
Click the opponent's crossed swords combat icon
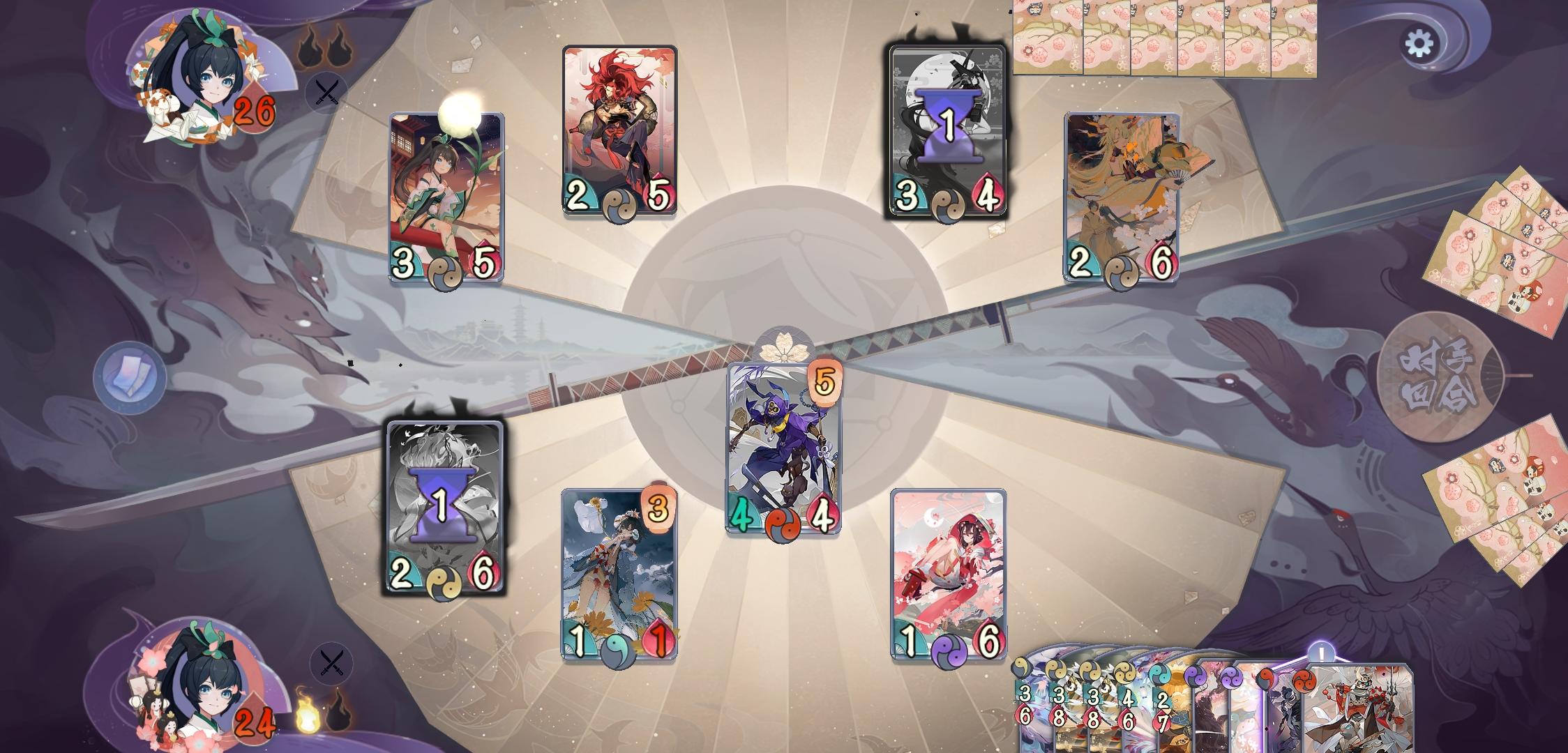click(x=327, y=91)
